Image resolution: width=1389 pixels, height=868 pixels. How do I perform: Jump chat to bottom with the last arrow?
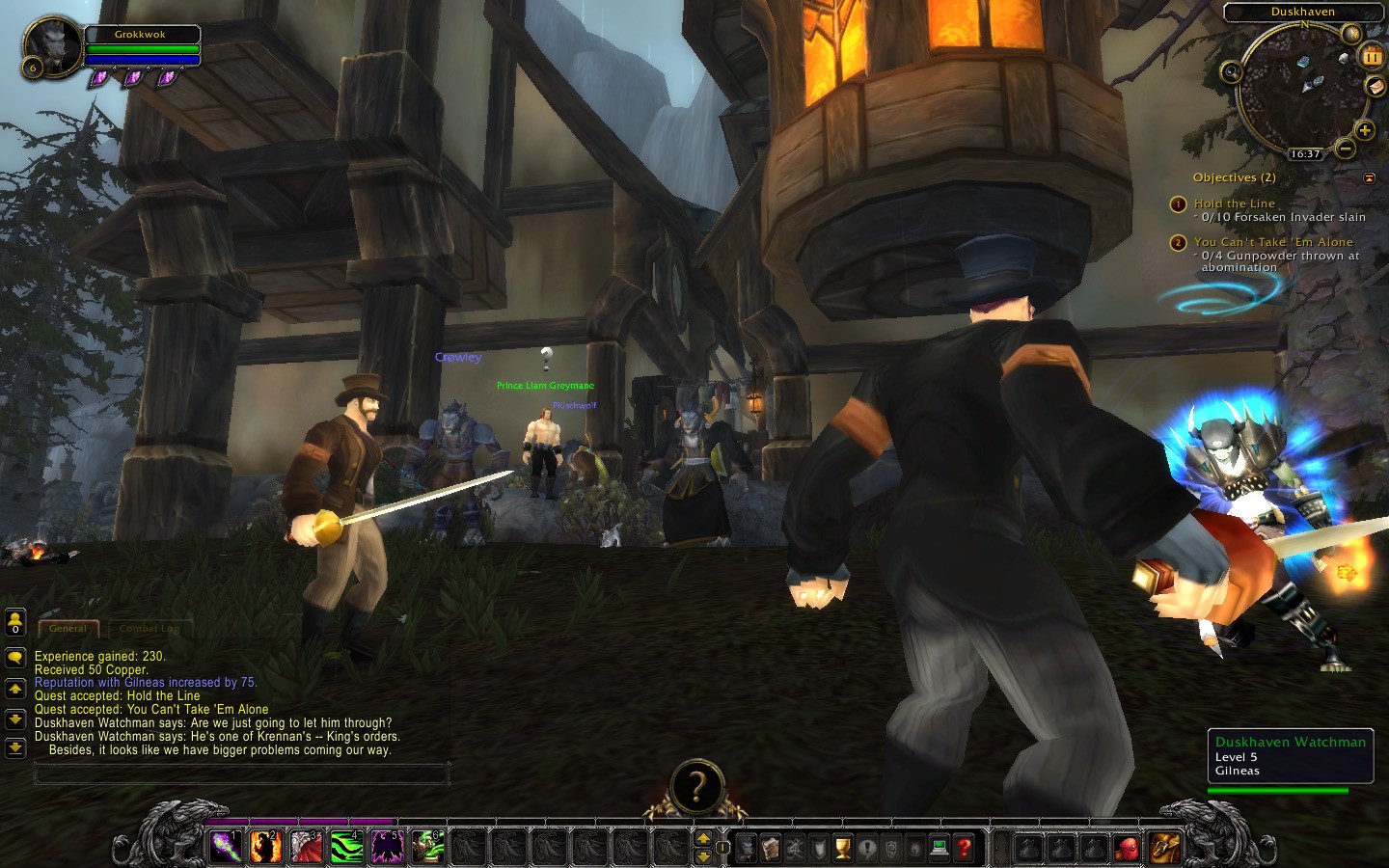tap(15, 747)
